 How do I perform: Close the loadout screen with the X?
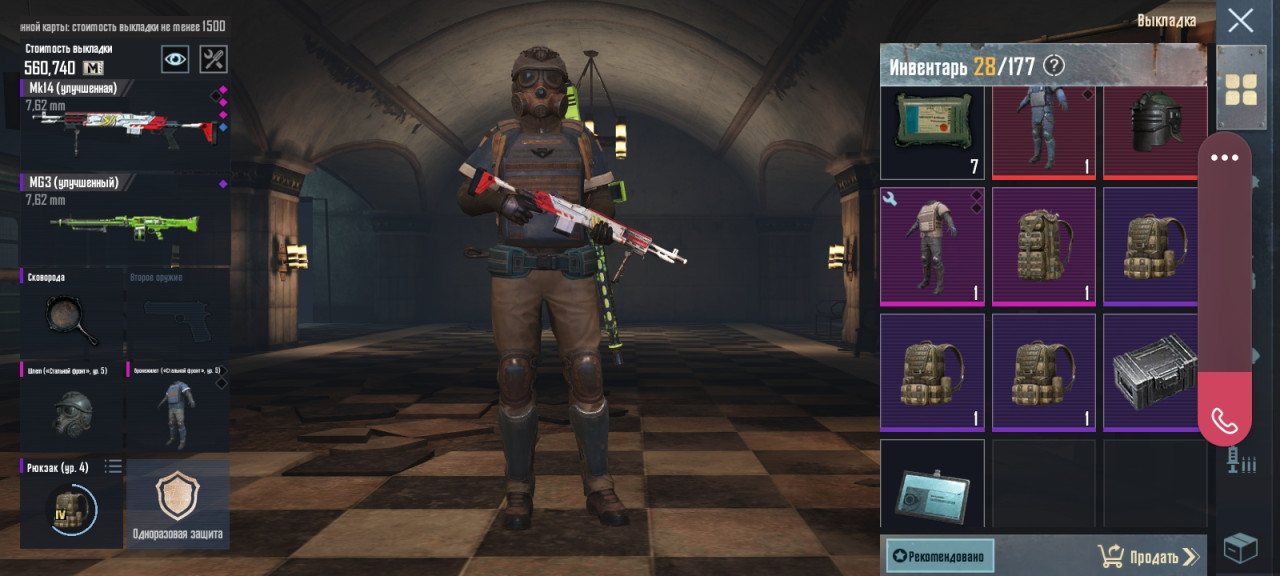(1241, 21)
